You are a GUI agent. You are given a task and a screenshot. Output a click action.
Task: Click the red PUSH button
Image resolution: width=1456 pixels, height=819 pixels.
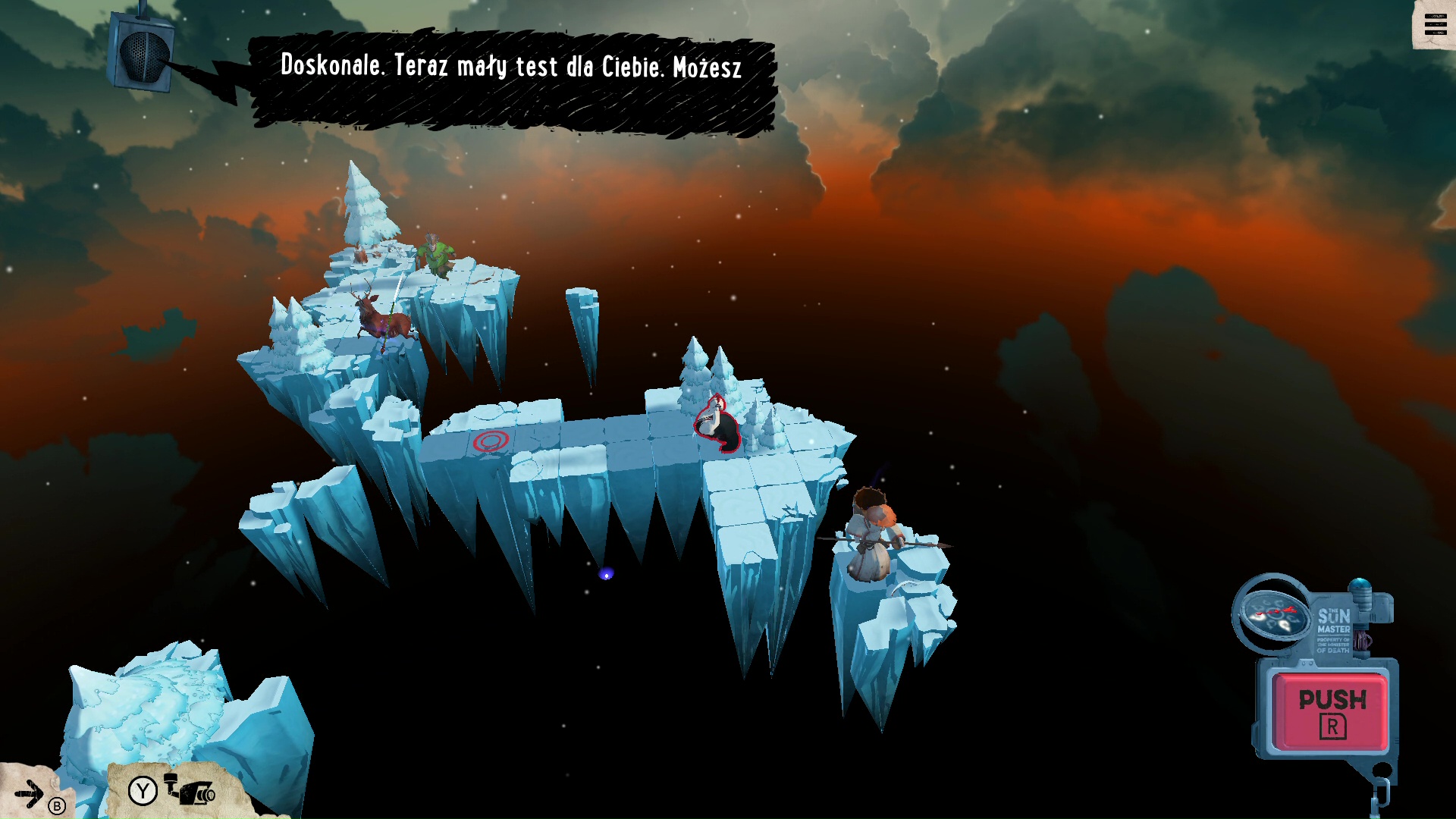(1332, 711)
